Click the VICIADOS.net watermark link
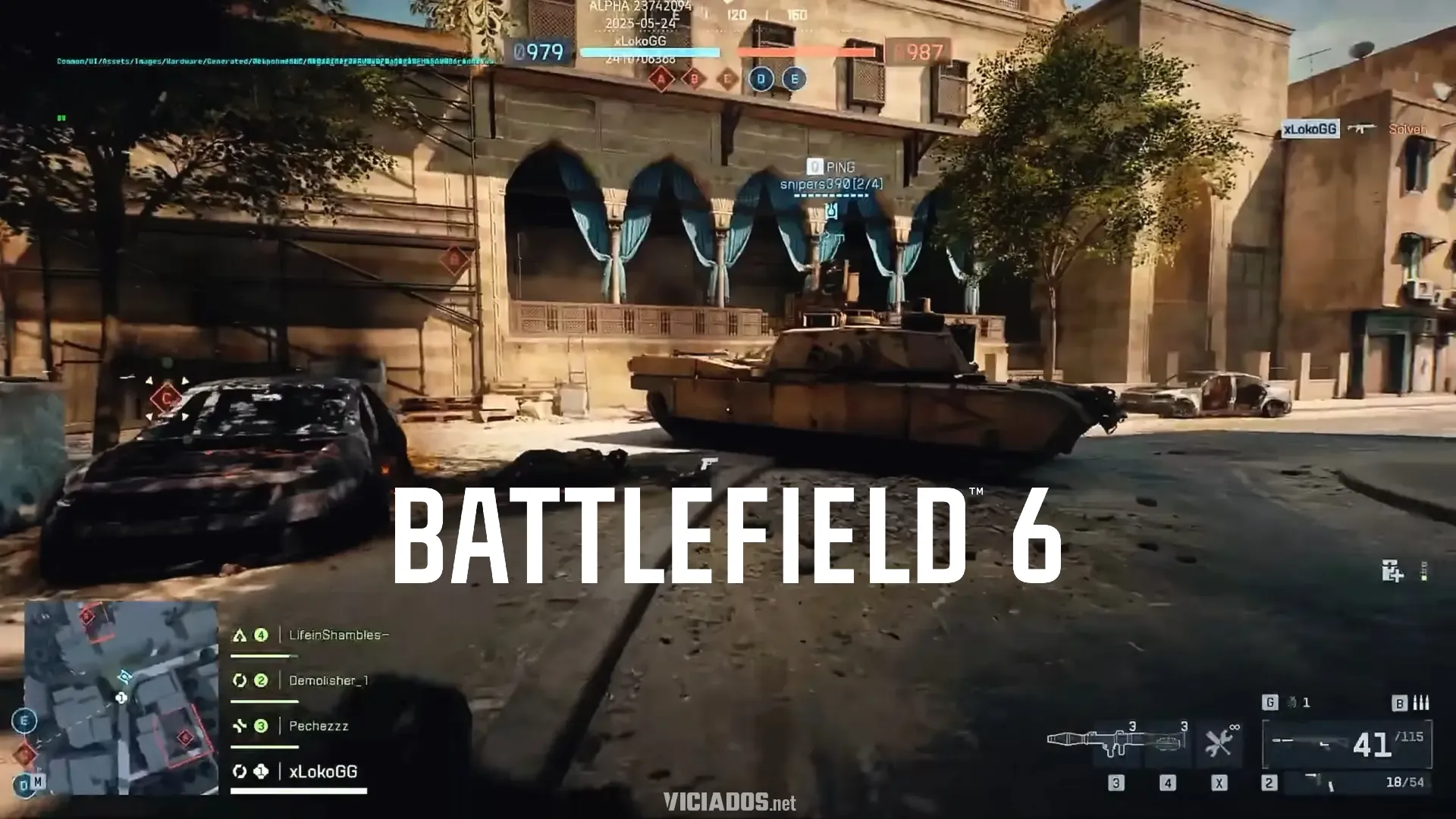Screen dimensions: 1456x819 pos(729,802)
